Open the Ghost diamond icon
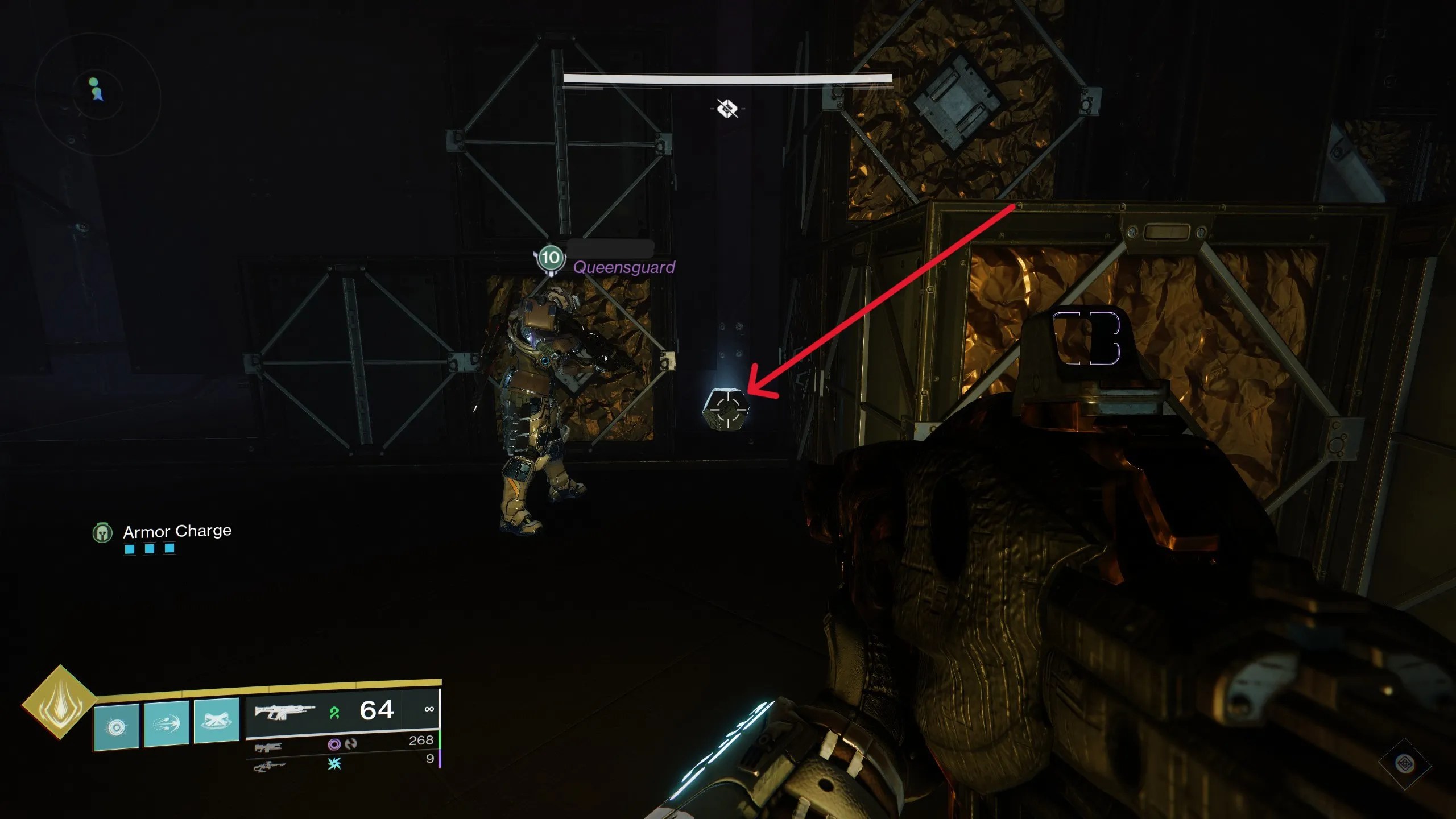 point(1404,763)
